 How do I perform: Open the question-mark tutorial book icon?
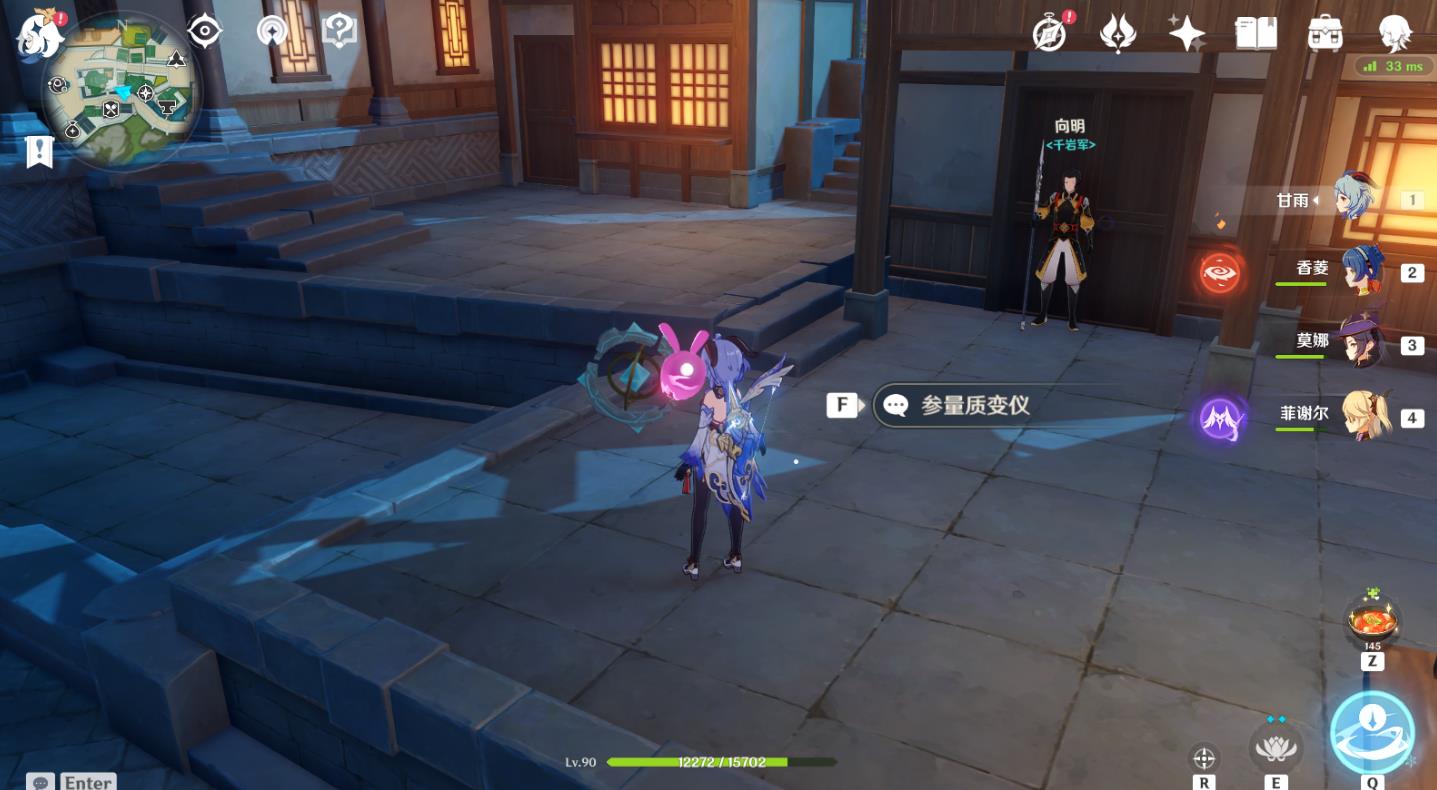coord(340,32)
